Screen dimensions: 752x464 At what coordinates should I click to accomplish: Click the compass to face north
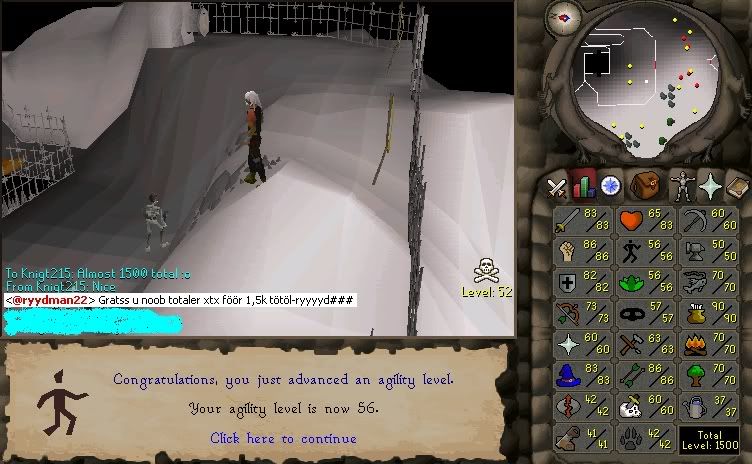click(x=565, y=17)
